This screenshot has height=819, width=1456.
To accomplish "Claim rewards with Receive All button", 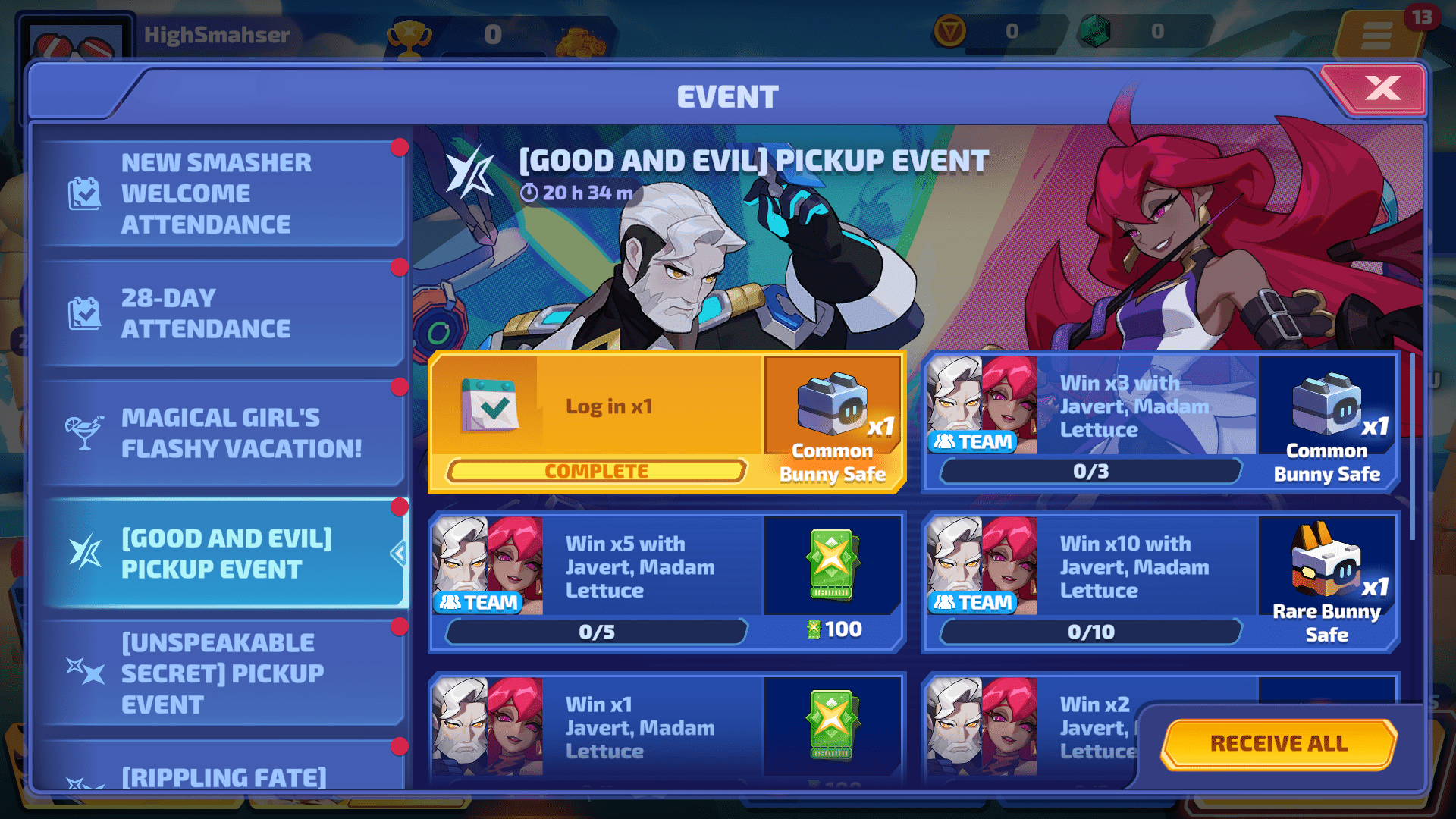I will (1279, 743).
